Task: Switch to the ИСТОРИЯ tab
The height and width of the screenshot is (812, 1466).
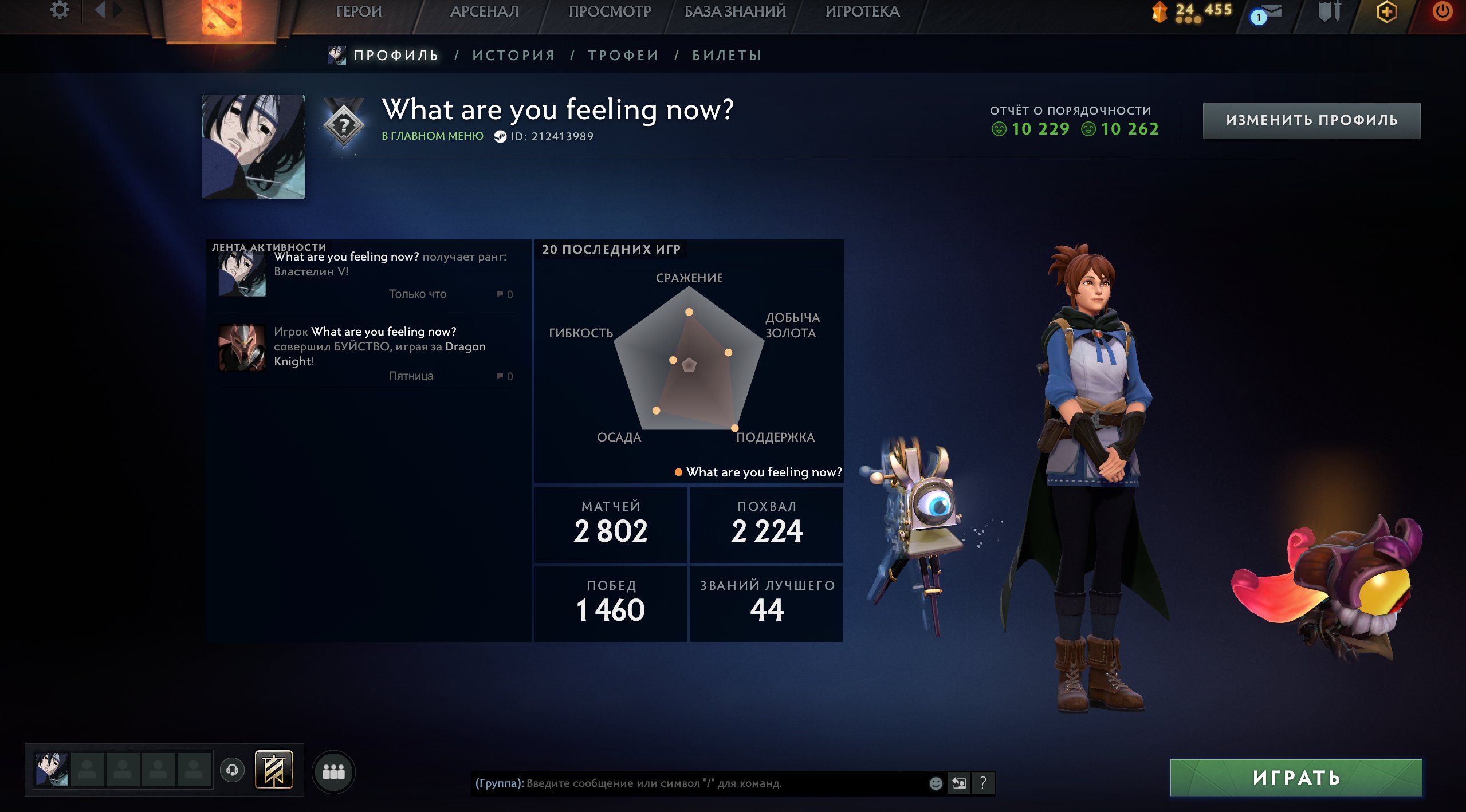Action: click(513, 55)
